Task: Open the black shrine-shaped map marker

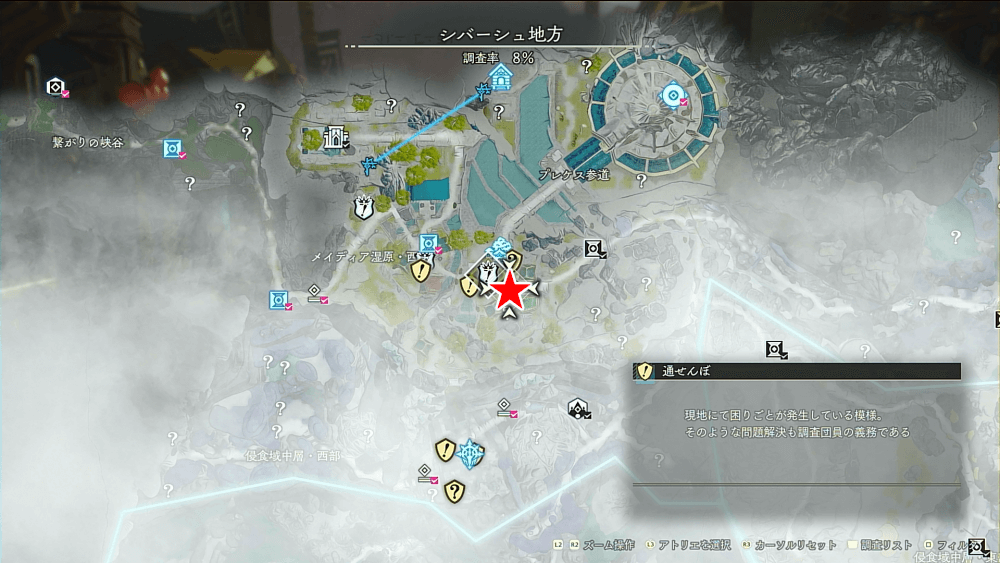Action: point(578,407)
